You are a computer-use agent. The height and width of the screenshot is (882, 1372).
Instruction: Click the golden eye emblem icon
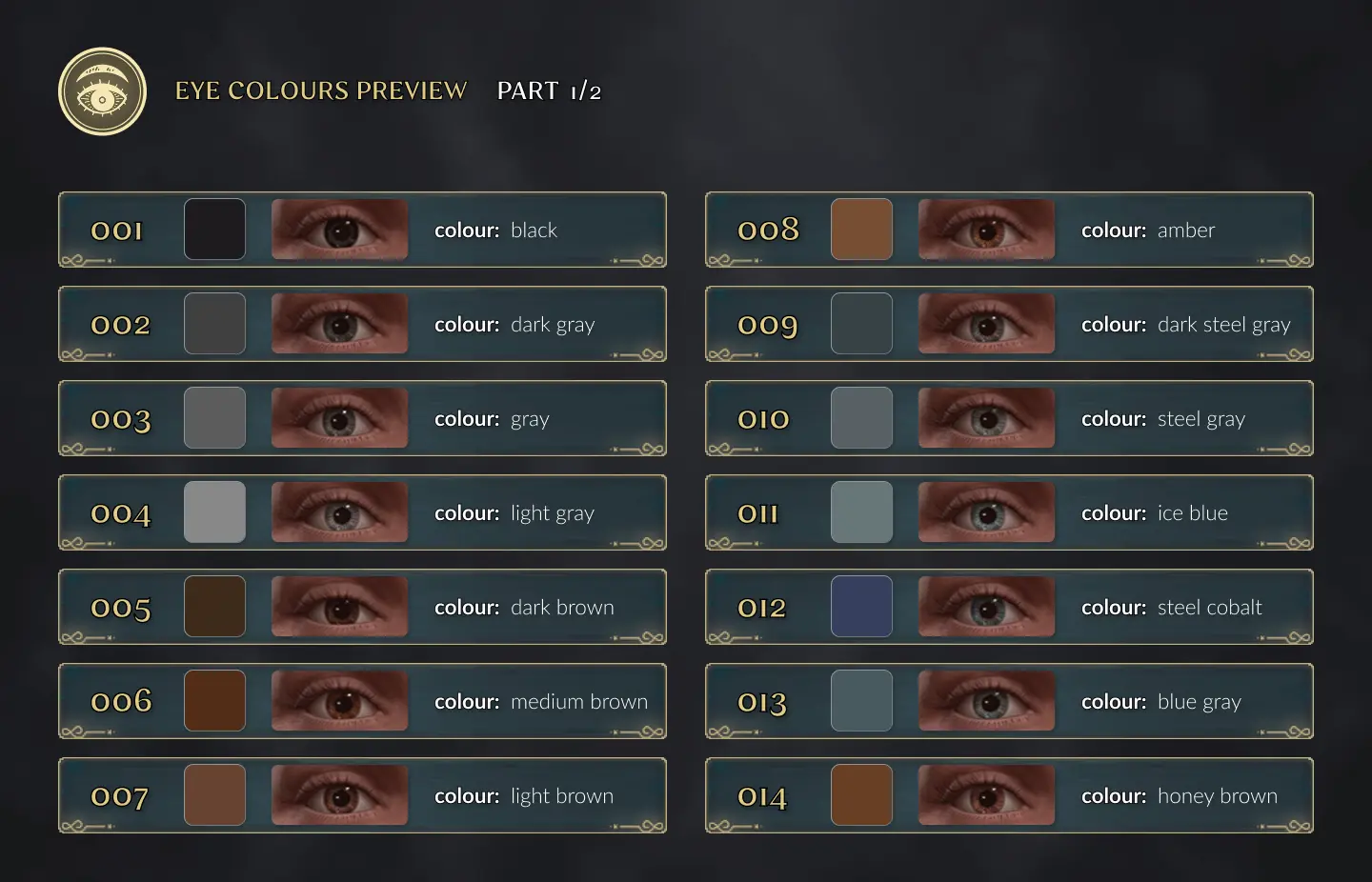click(x=103, y=91)
